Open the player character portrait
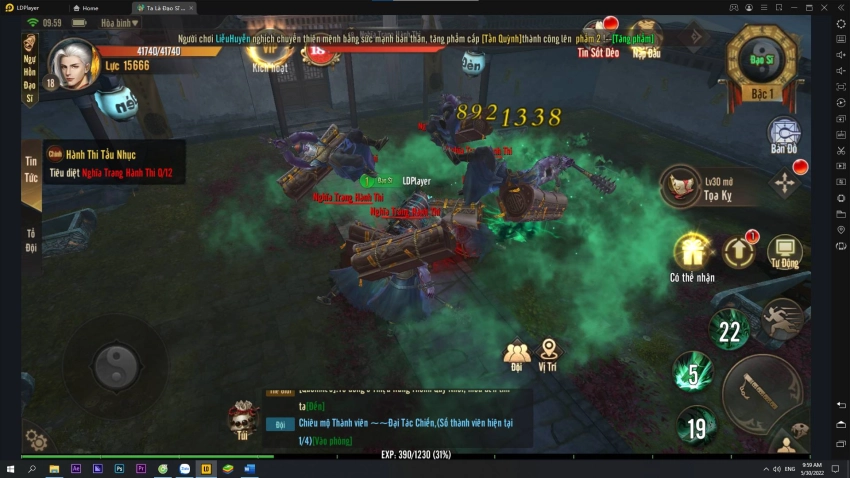Viewport: 850px width, 478px height. (72, 64)
